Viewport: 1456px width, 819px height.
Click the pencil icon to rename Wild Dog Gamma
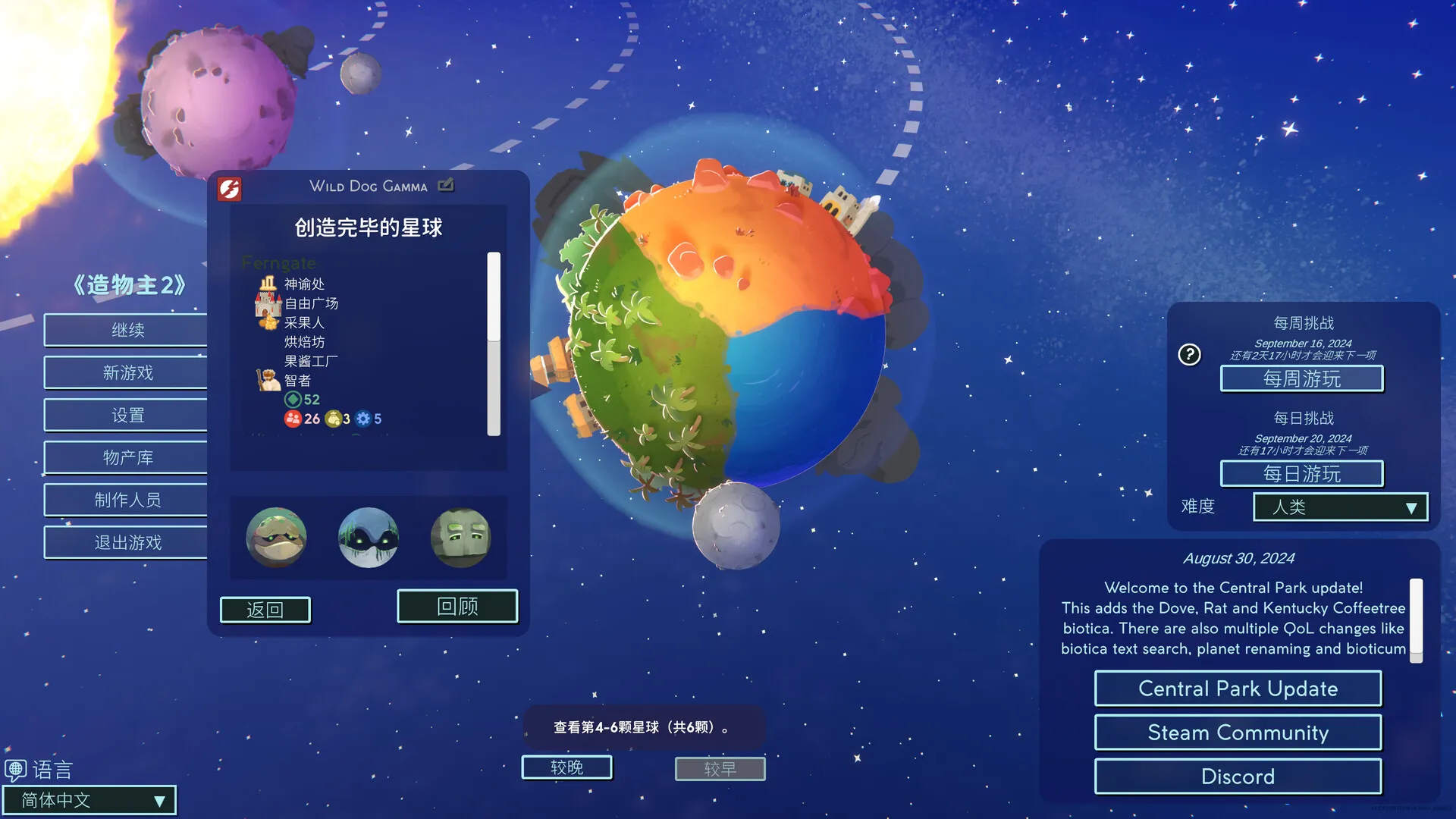point(447,185)
